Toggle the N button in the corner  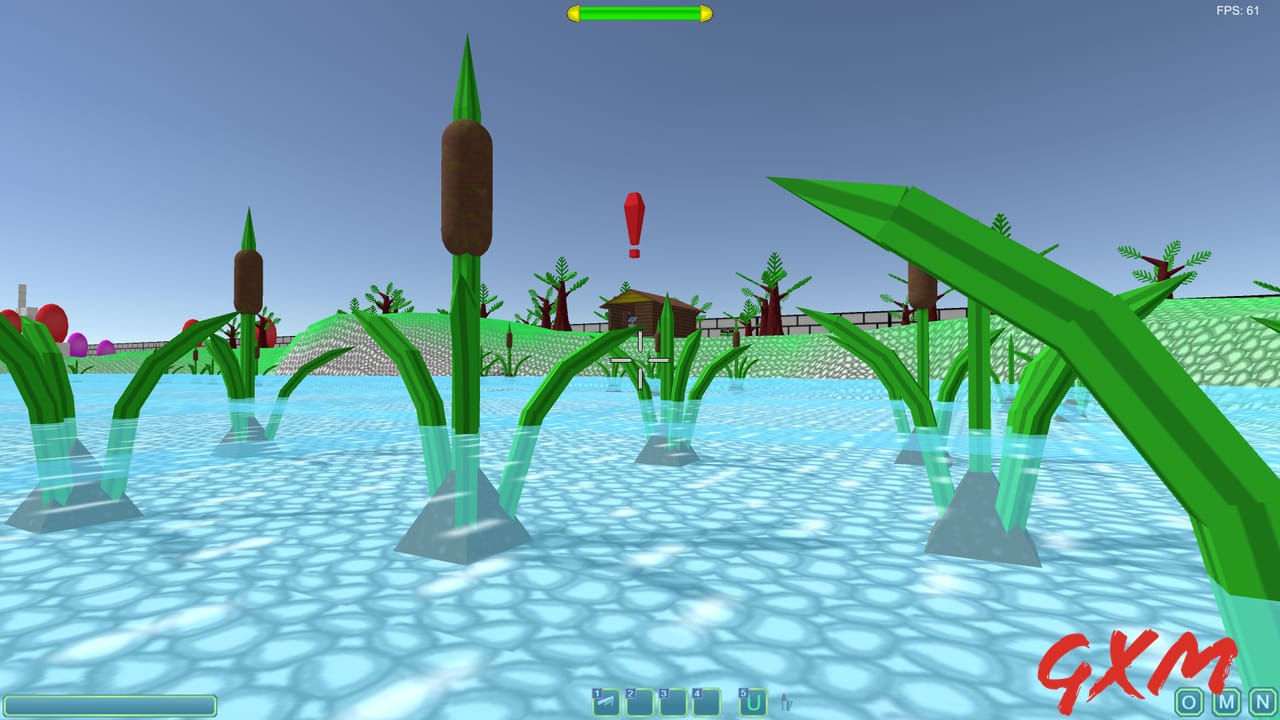[1263, 703]
